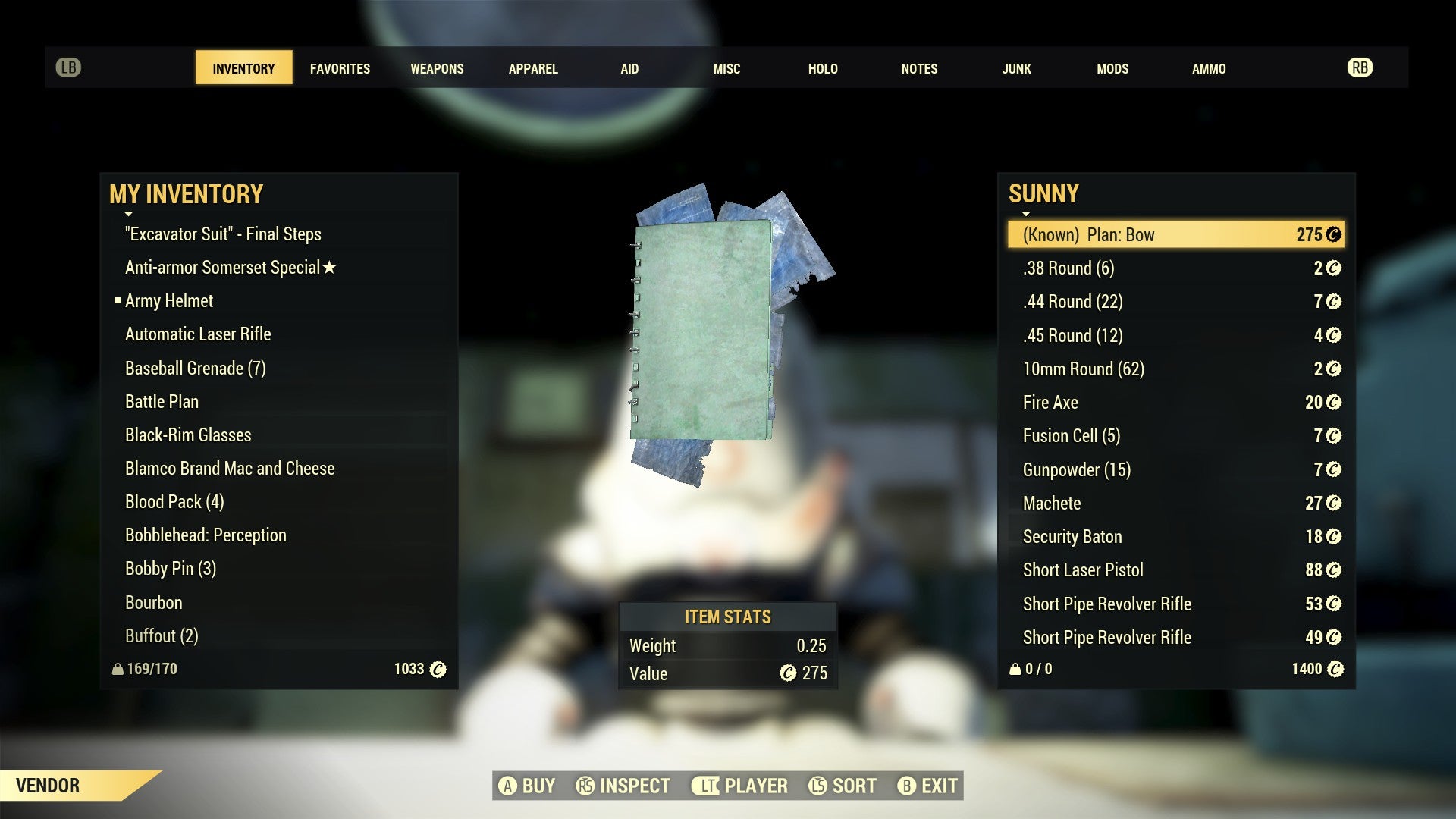View the MODS tab
This screenshot has height=819, width=1456.
click(1112, 68)
